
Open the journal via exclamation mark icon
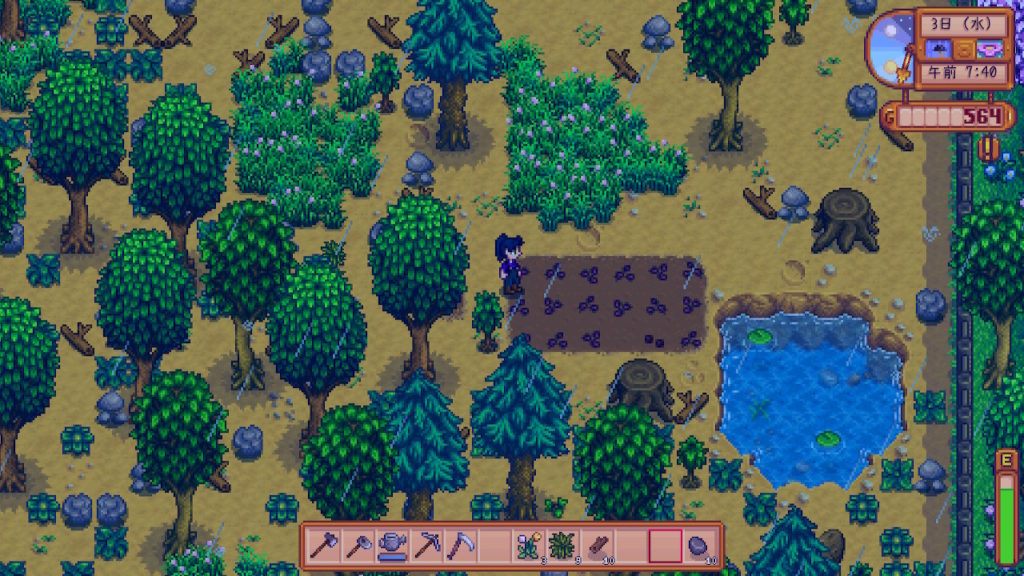(x=989, y=149)
